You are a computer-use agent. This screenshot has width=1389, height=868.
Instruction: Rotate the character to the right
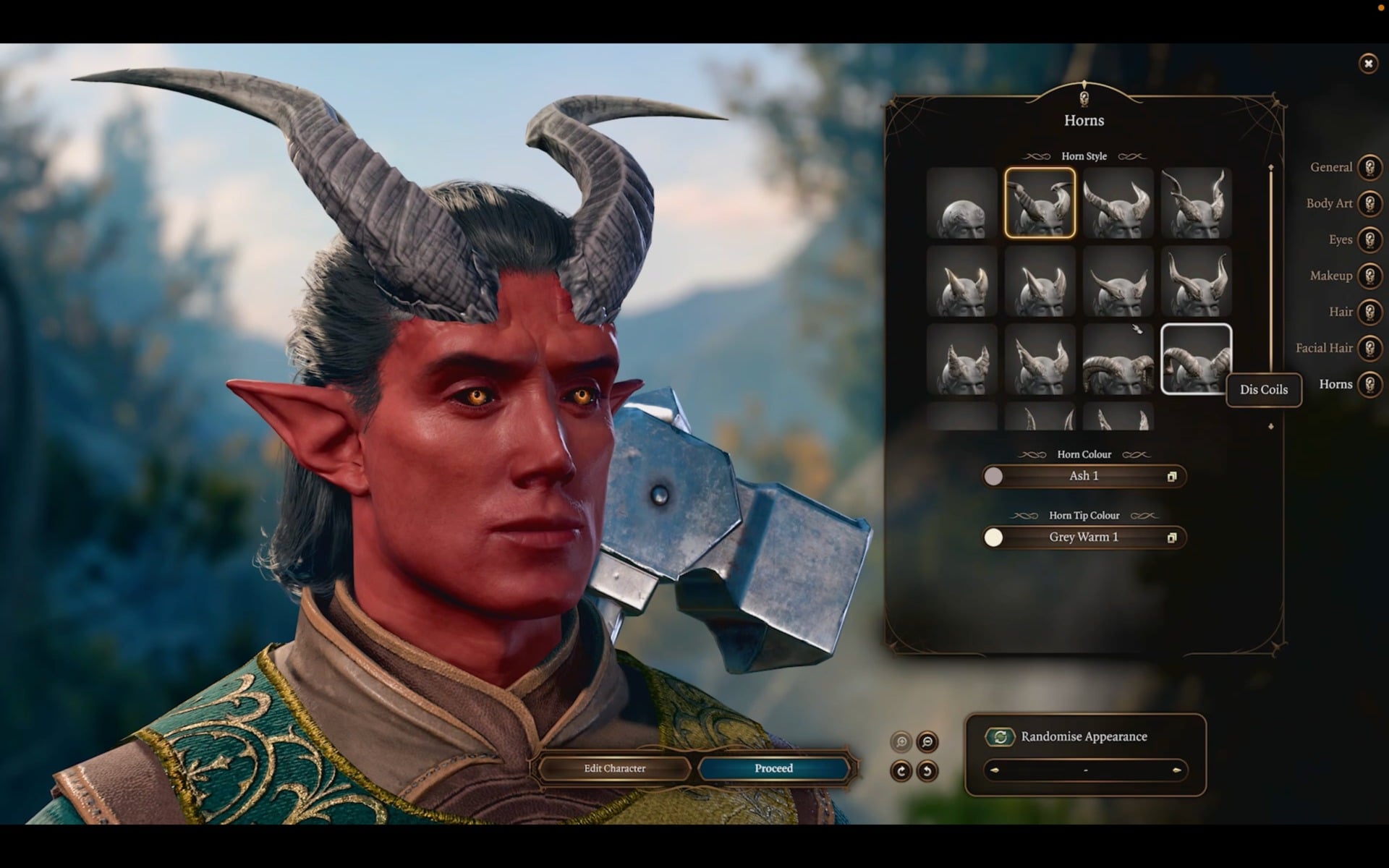901,770
